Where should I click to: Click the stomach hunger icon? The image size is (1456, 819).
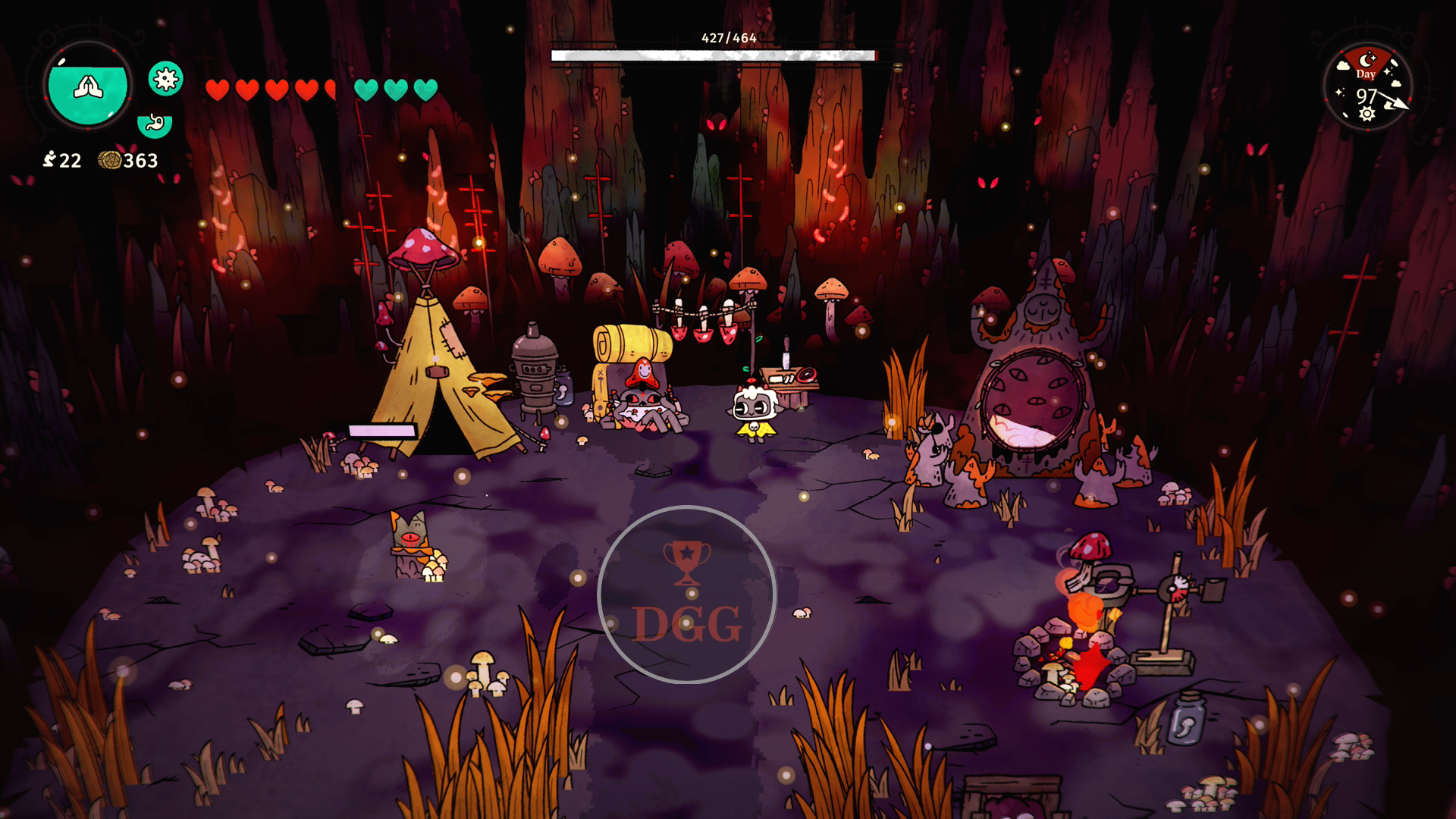pos(155,124)
